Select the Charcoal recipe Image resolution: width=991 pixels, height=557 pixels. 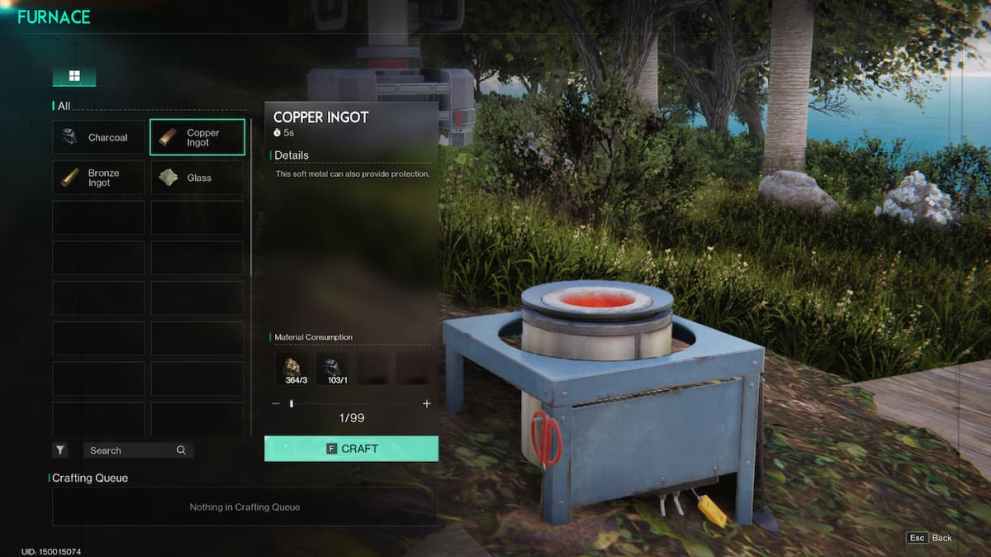tap(98, 137)
